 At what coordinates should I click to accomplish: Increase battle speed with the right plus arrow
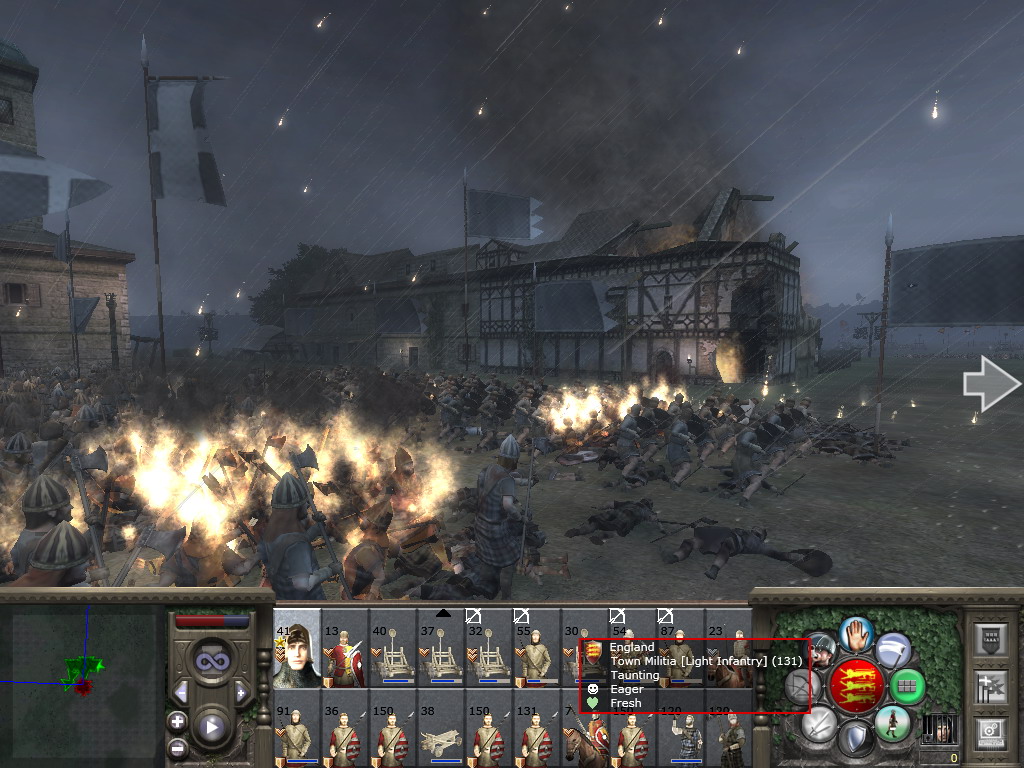pos(240,692)
